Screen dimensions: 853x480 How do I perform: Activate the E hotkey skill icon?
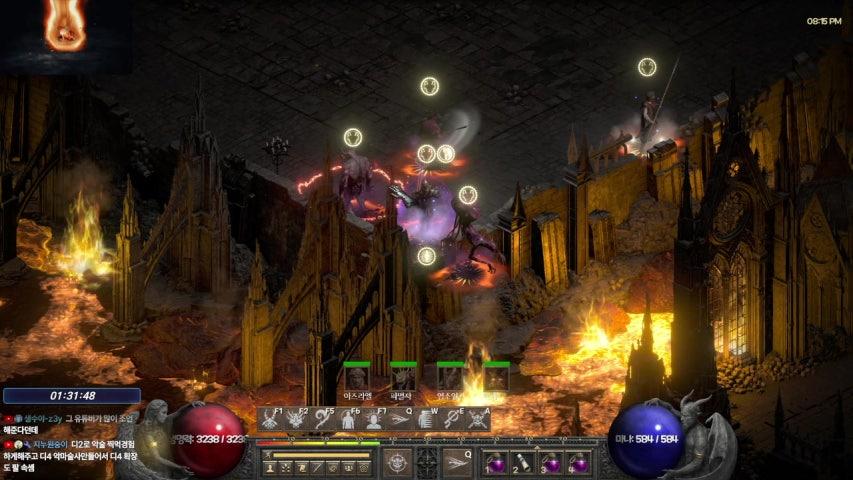[452, 420]
